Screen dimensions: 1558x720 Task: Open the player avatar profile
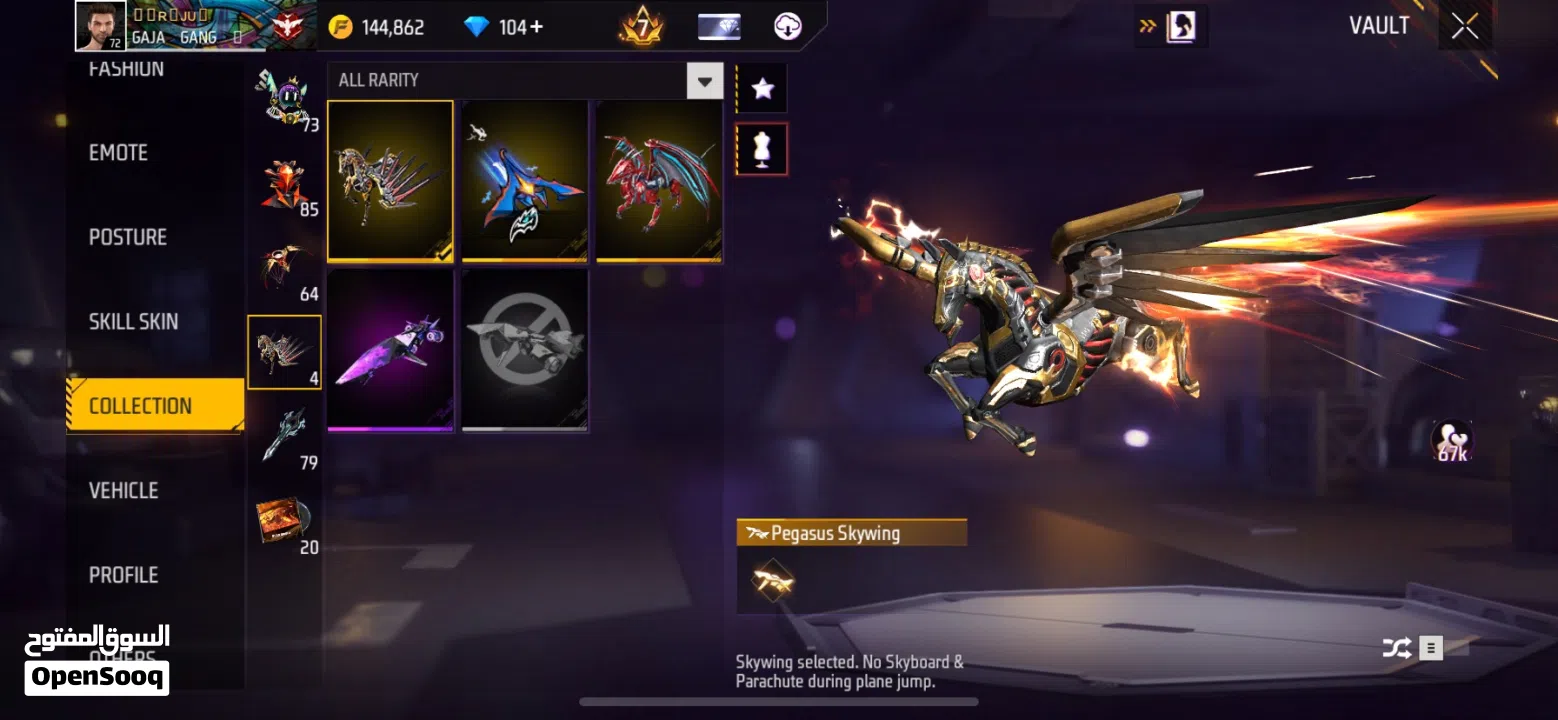click(101, 26)
